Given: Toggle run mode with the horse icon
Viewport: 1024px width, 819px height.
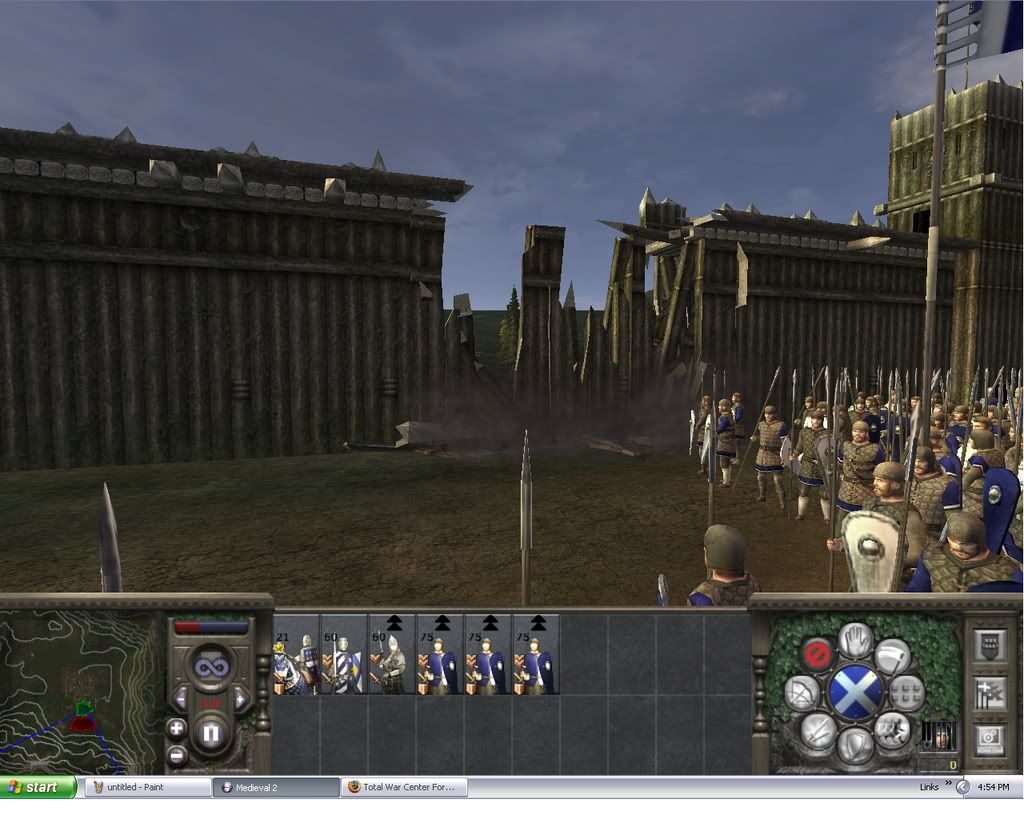Looking at the screenshot, I should [891, 730].
